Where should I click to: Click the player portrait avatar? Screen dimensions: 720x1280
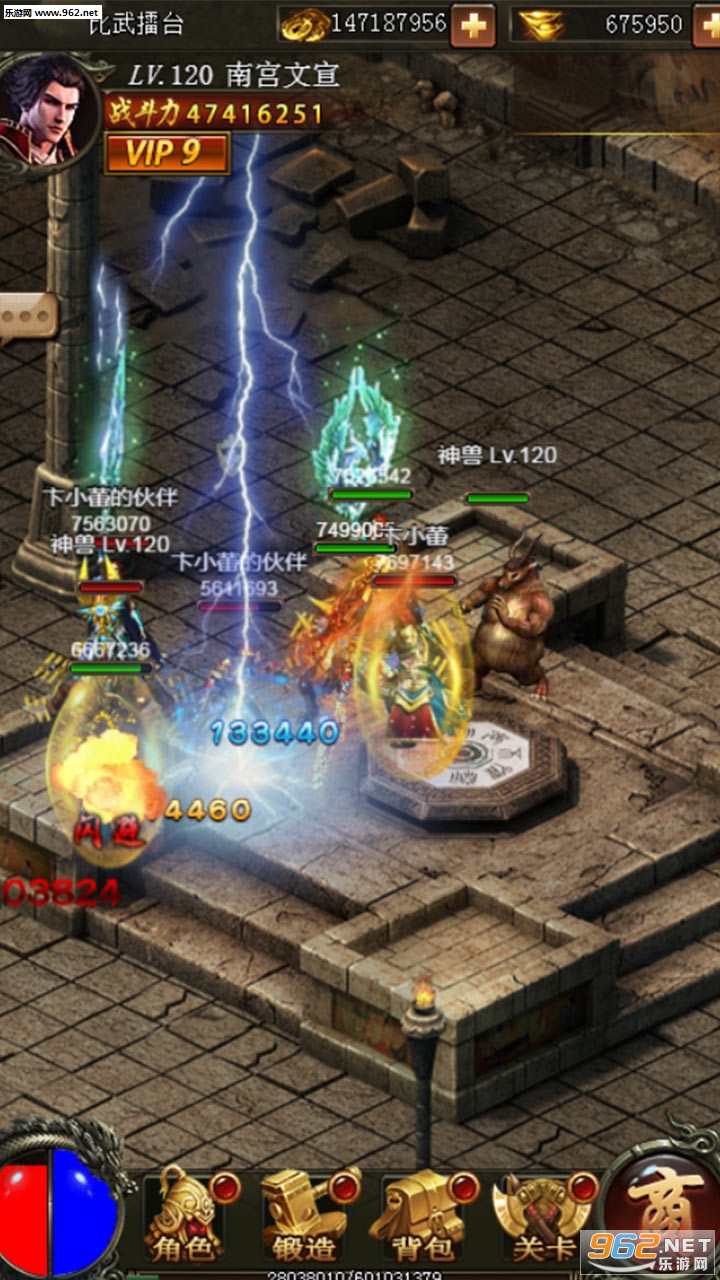45,108
